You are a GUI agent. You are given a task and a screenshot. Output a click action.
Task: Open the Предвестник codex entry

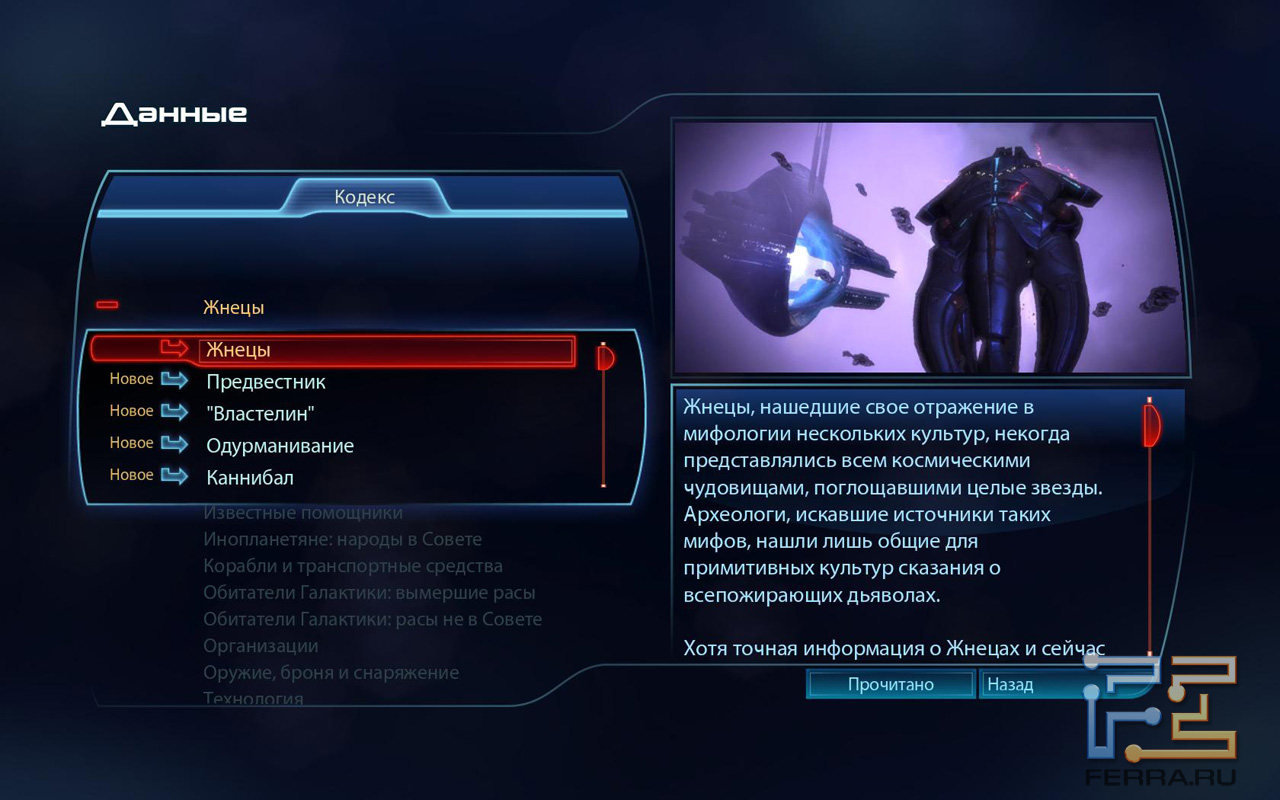point(266,382)
